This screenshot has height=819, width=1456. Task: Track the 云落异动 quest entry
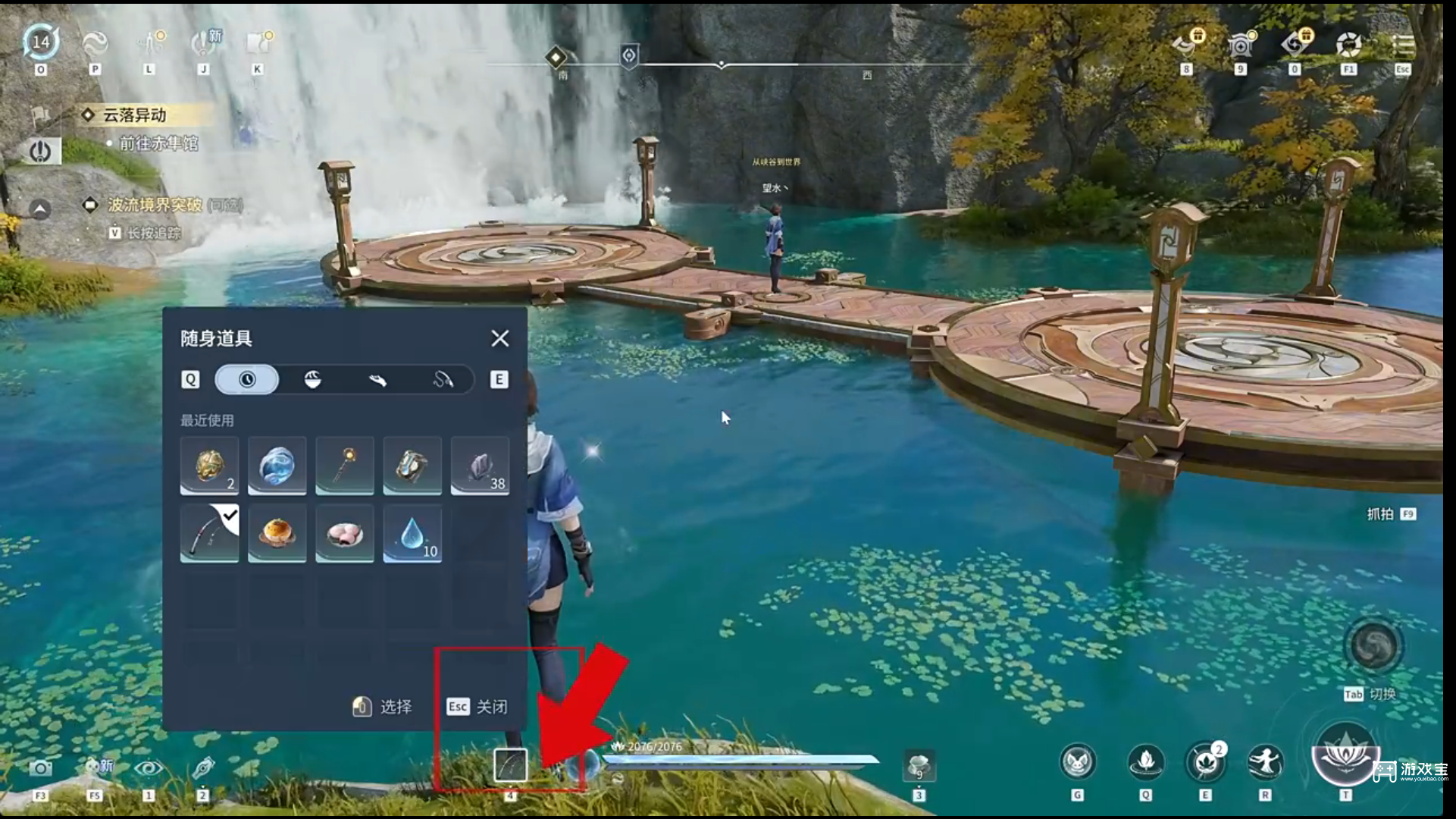click(135, 115)
